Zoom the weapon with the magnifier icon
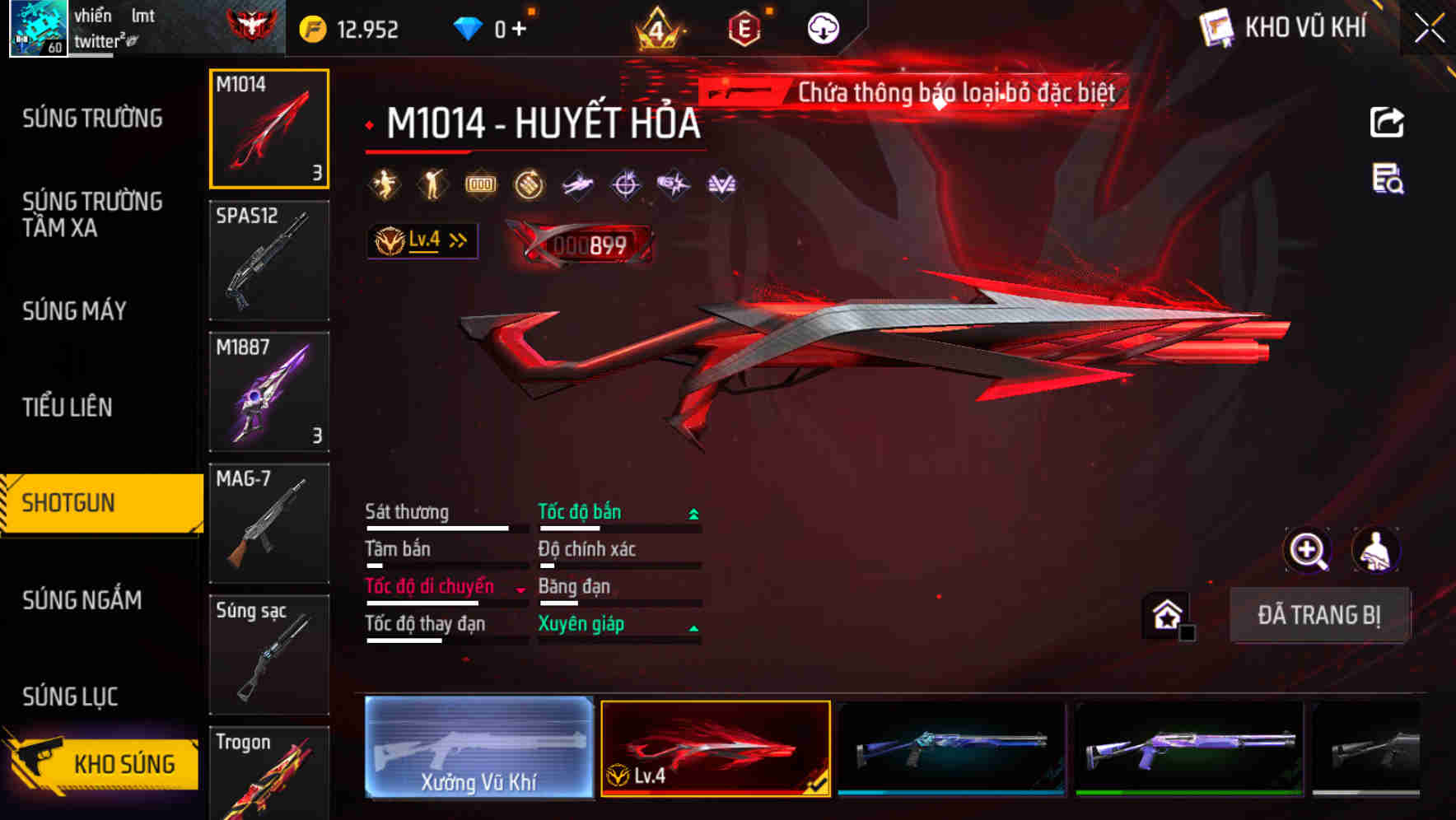Screen dimensions: 1456x820 1308,550
